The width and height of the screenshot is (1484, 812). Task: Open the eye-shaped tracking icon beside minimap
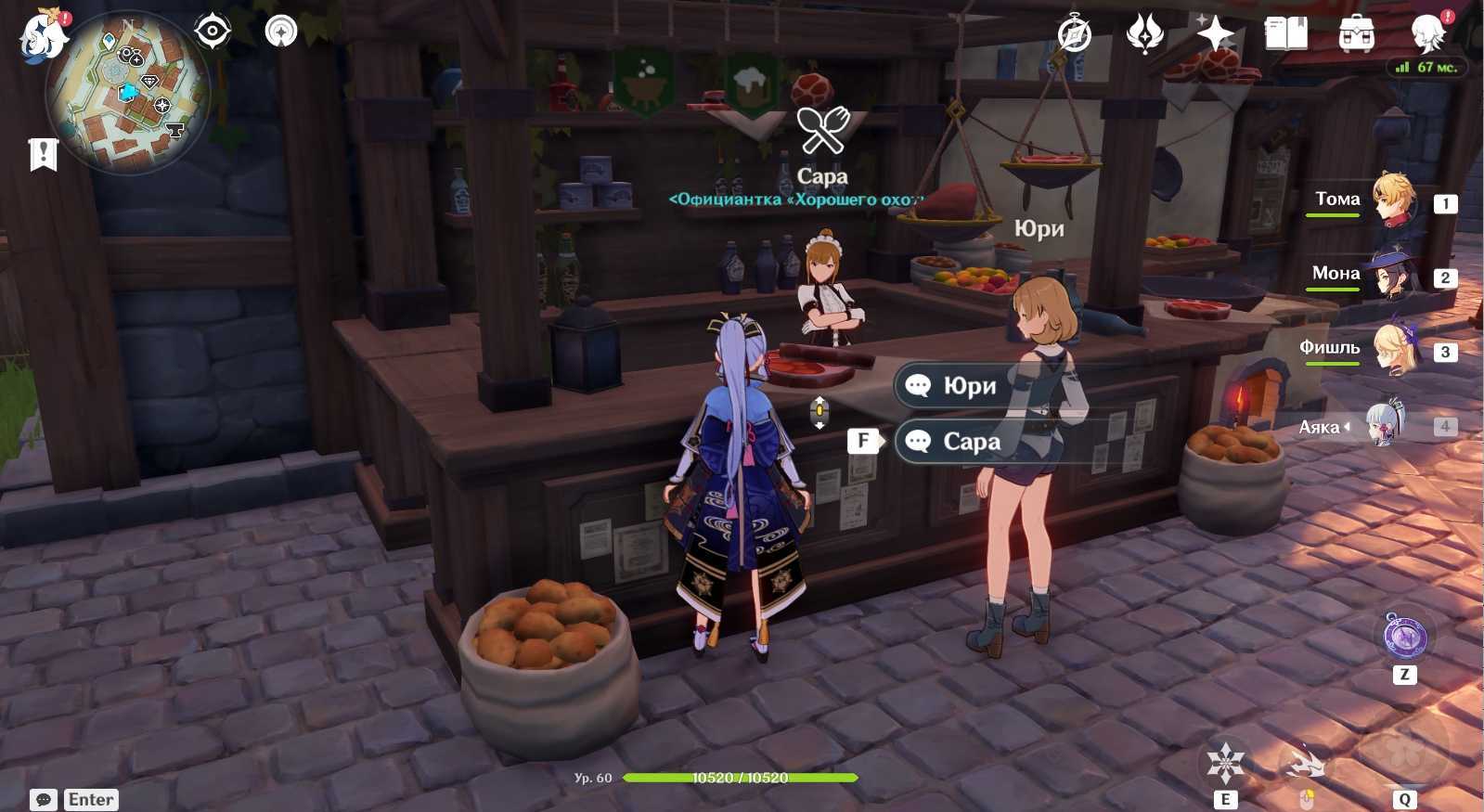pos(213,32)
